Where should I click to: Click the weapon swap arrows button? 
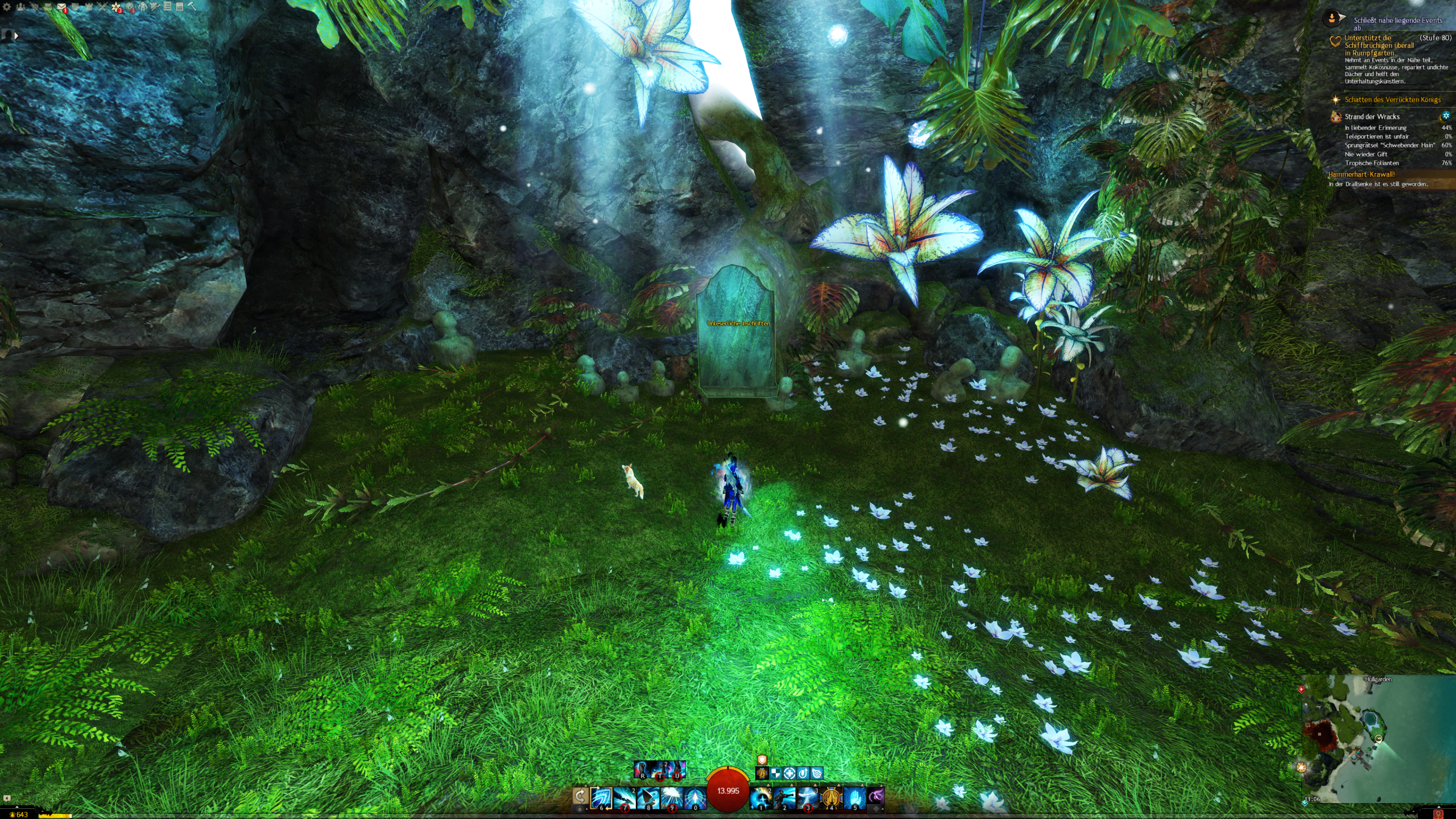click(580, 796)
